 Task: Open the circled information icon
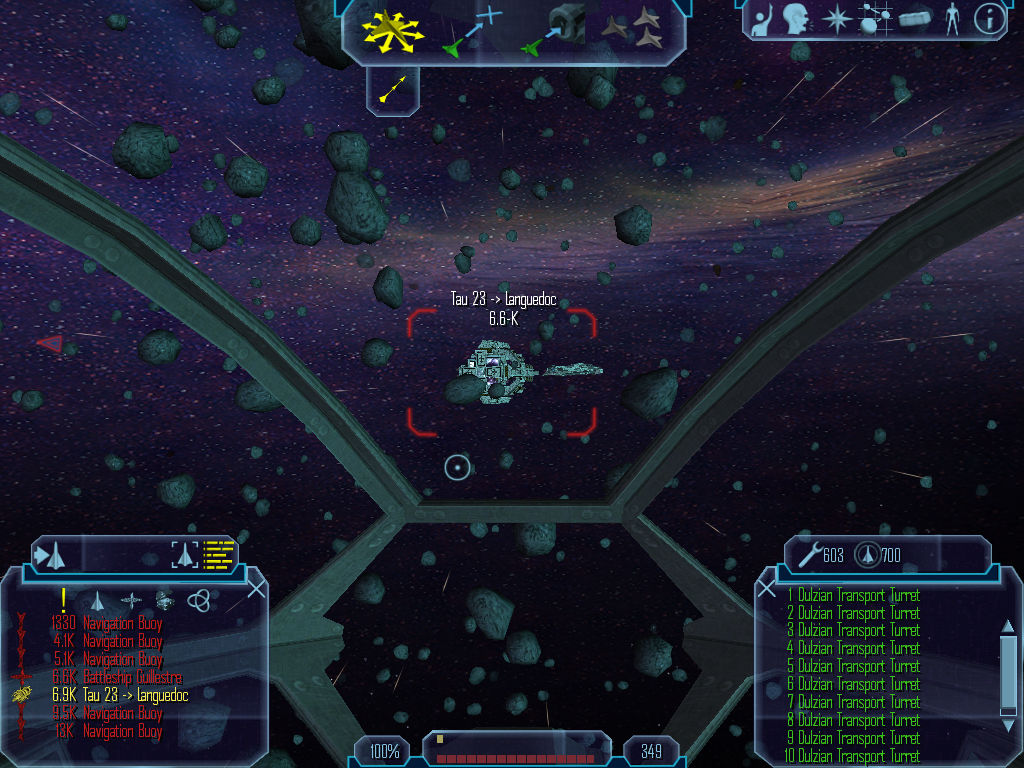(989, 19)
